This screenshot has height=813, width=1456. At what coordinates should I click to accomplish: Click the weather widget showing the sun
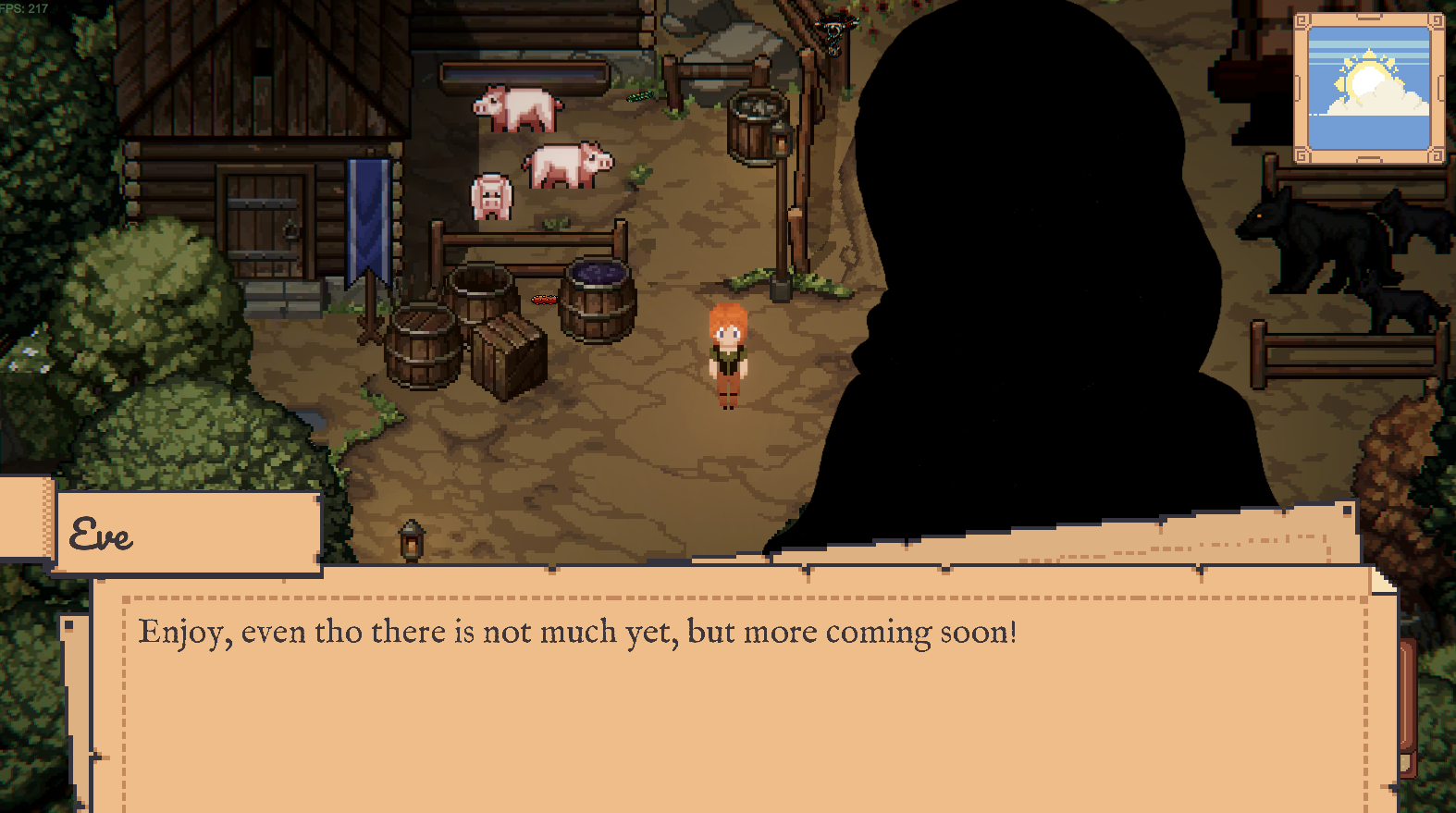point(1367,88)
